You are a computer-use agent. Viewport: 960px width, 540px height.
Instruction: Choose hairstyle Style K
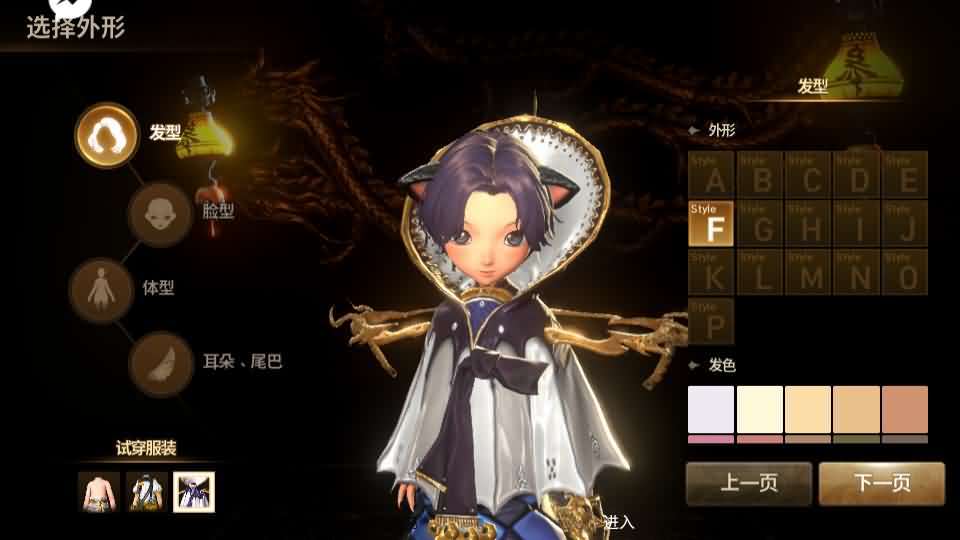pyautogui.click(x=712, y=273)
